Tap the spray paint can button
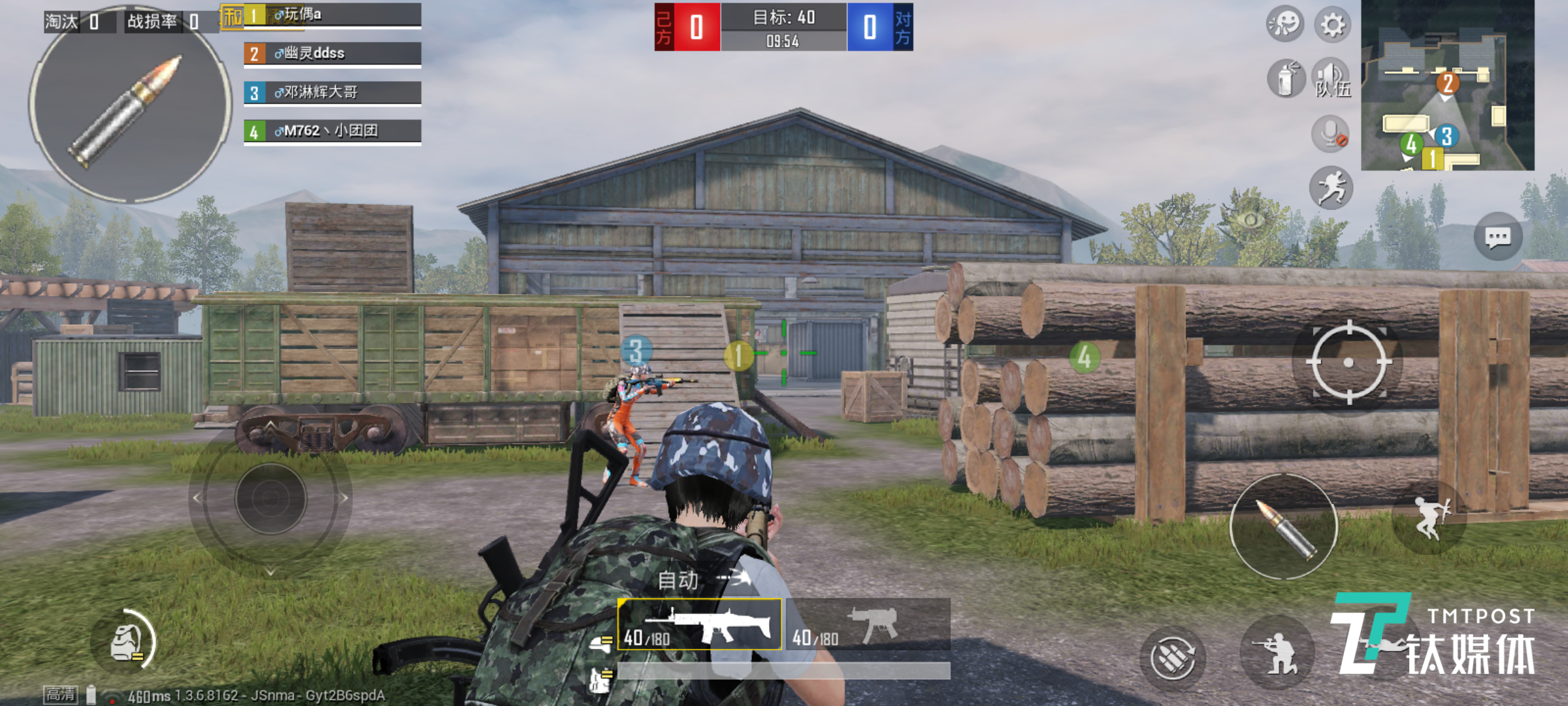Viewport: 1568px width, 706px height. click(1286, 79)
